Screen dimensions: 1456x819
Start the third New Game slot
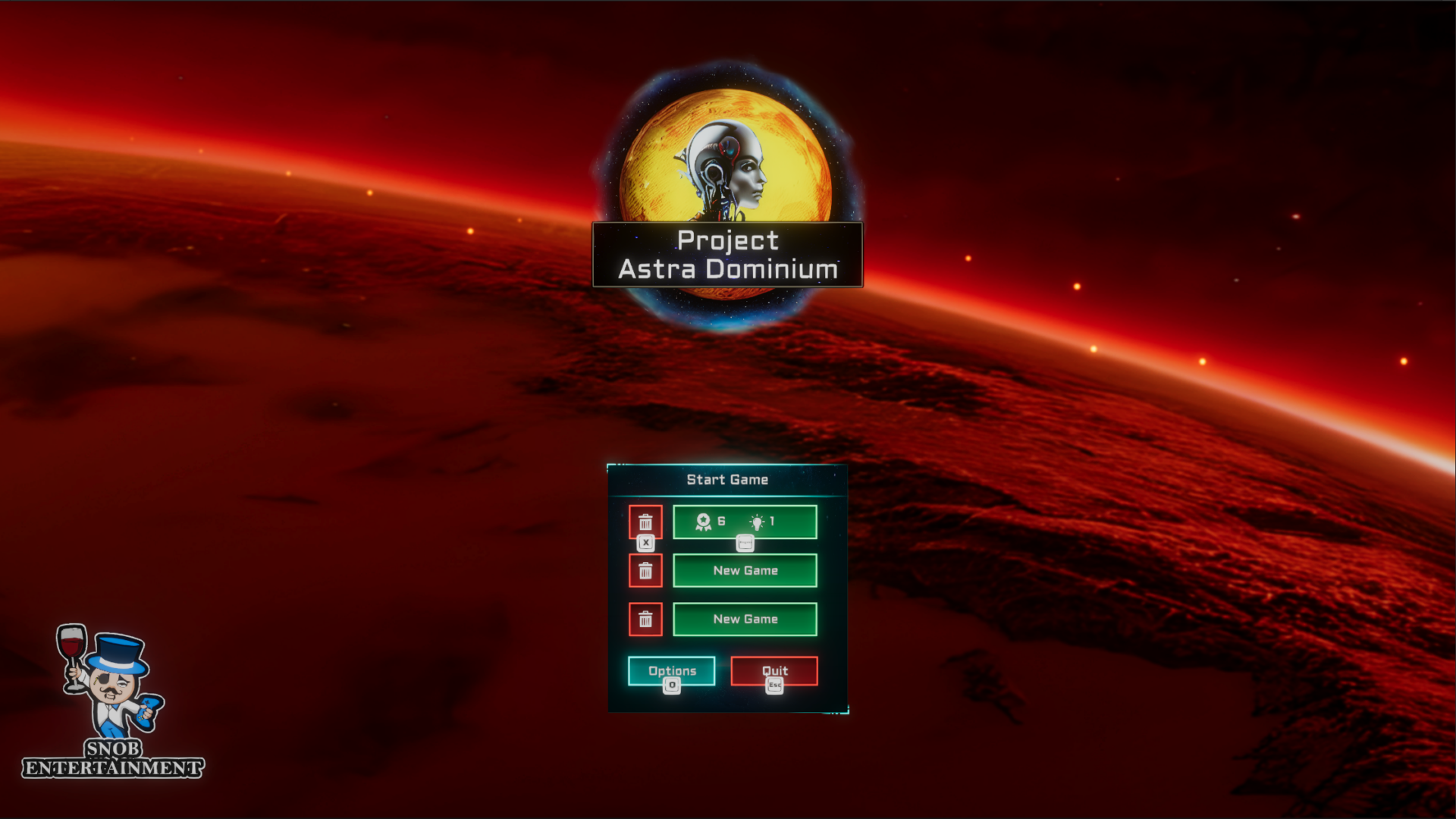744,619
